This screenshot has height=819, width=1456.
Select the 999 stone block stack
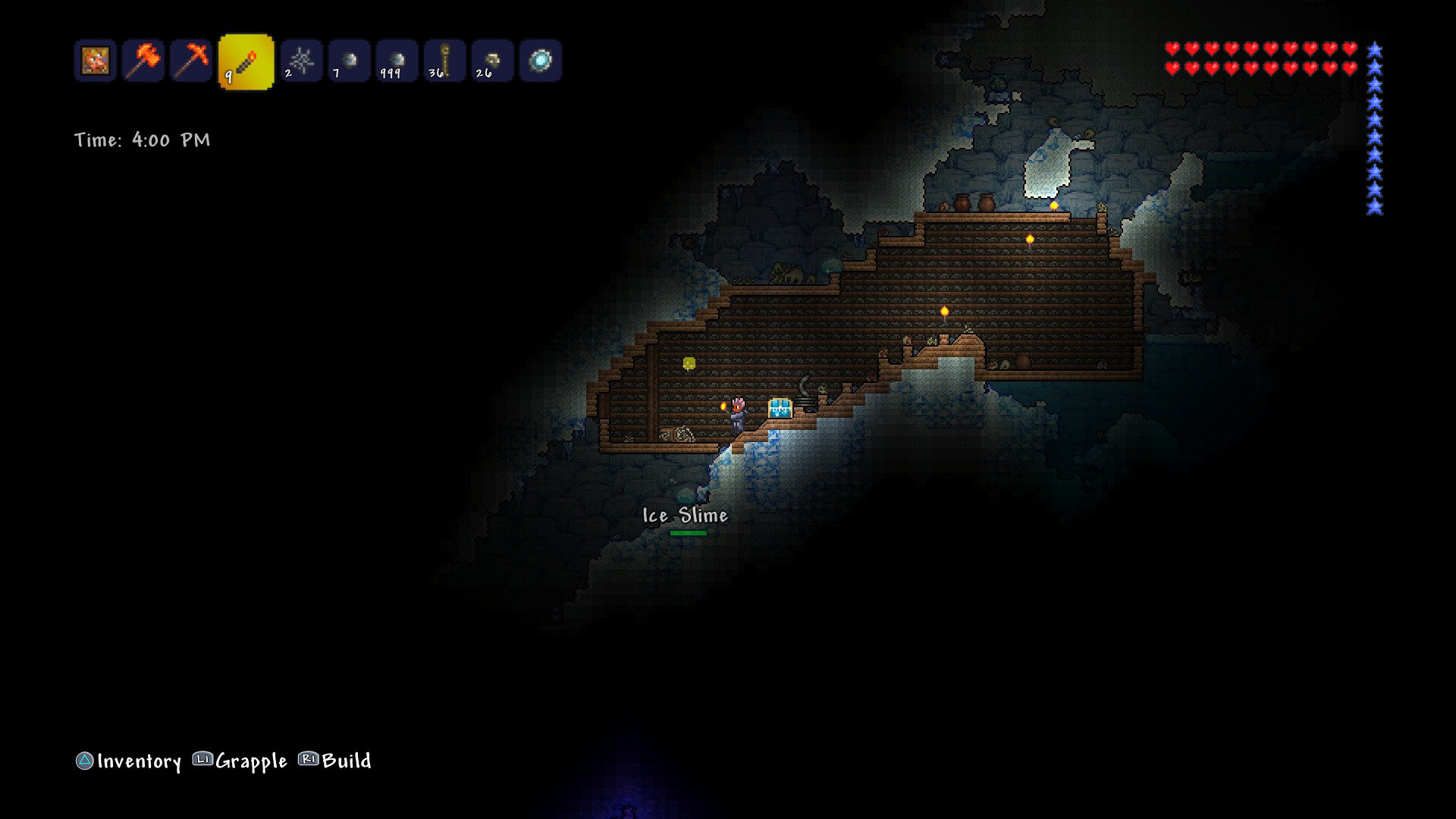(397, 61)
